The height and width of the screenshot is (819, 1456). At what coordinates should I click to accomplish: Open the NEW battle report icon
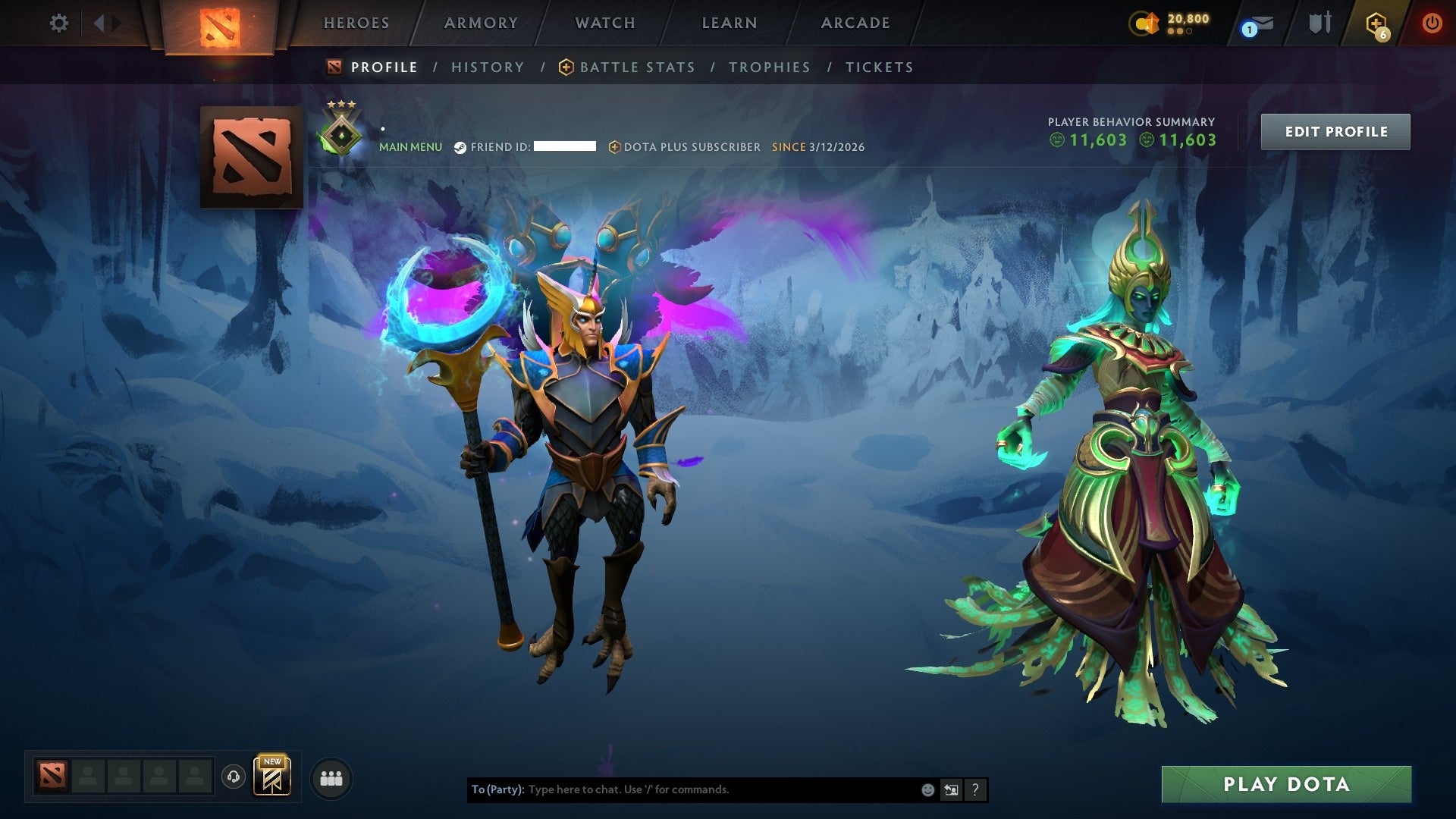[273, 777]
